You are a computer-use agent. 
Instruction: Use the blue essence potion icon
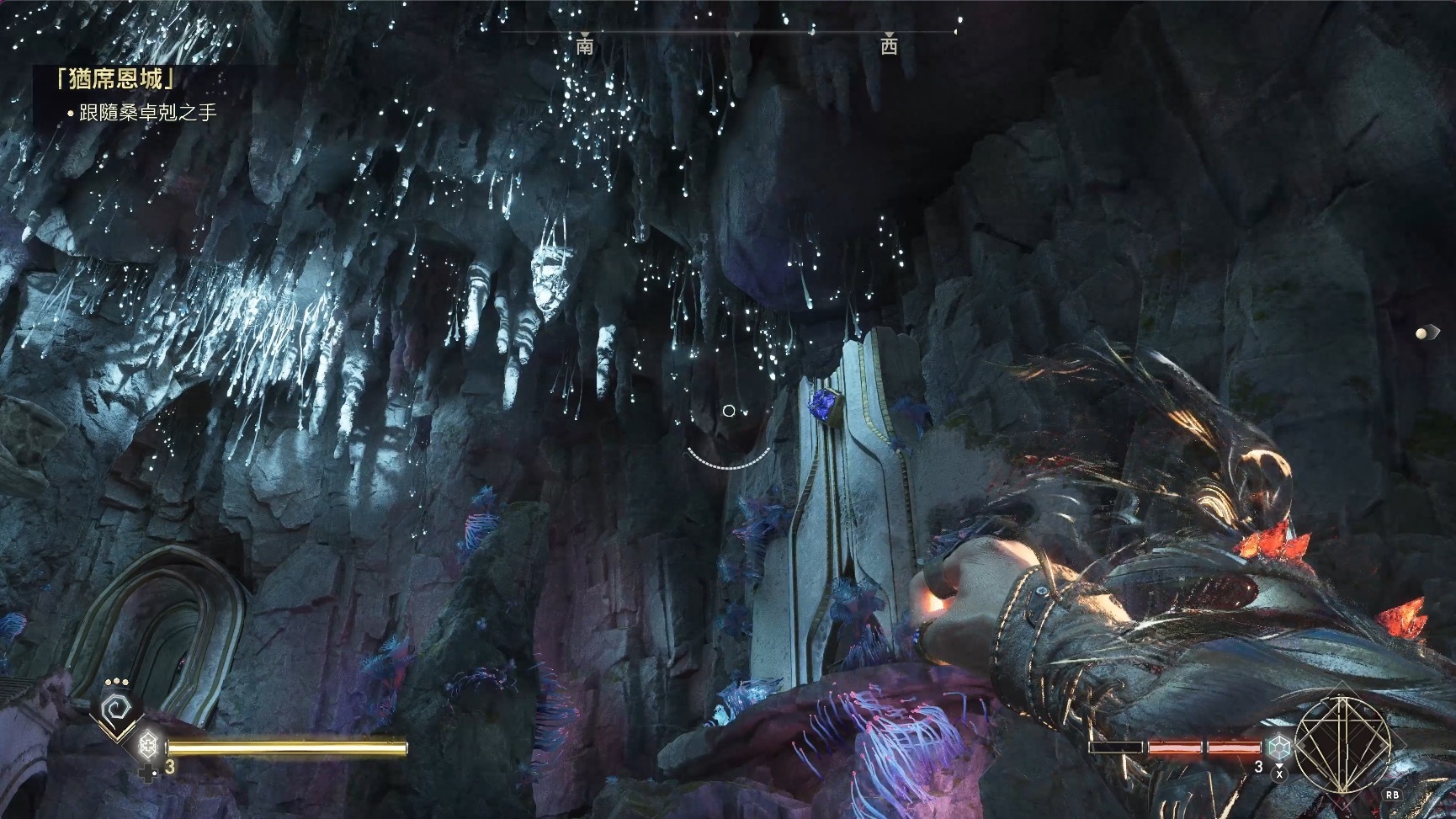(1279, 746)
